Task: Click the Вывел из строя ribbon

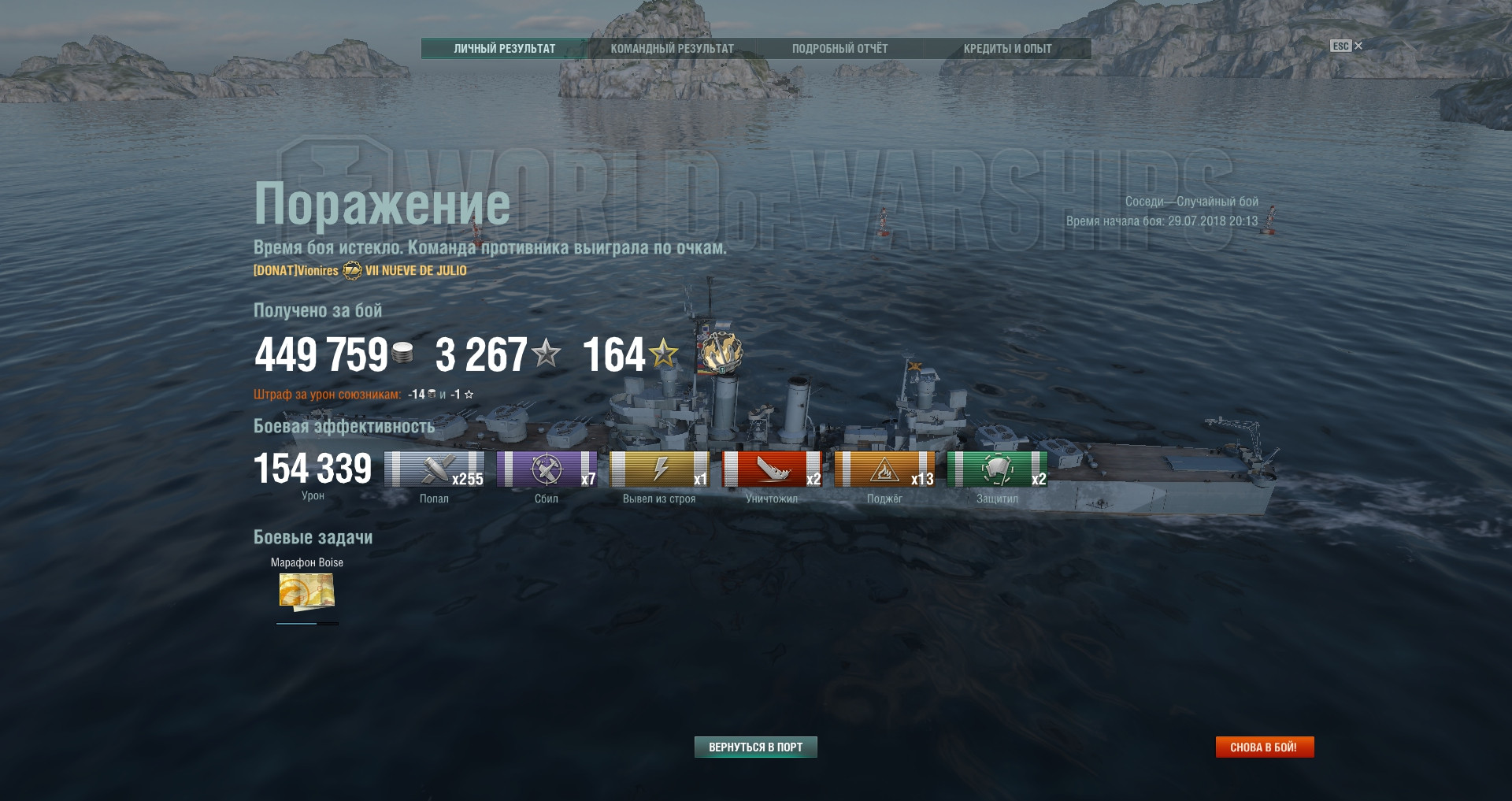Action: 659,469
